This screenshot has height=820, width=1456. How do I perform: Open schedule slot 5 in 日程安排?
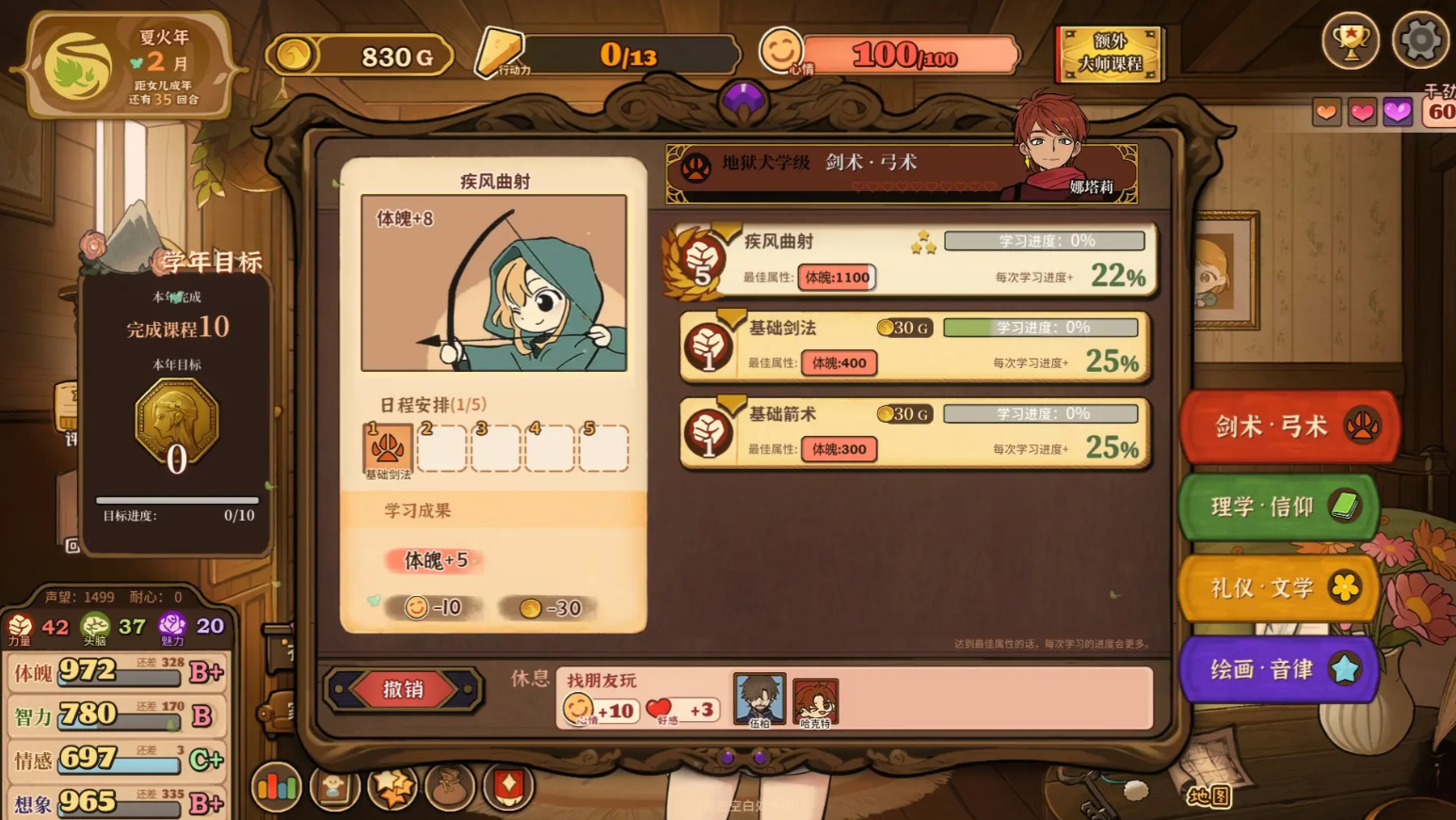click(605, 450)
